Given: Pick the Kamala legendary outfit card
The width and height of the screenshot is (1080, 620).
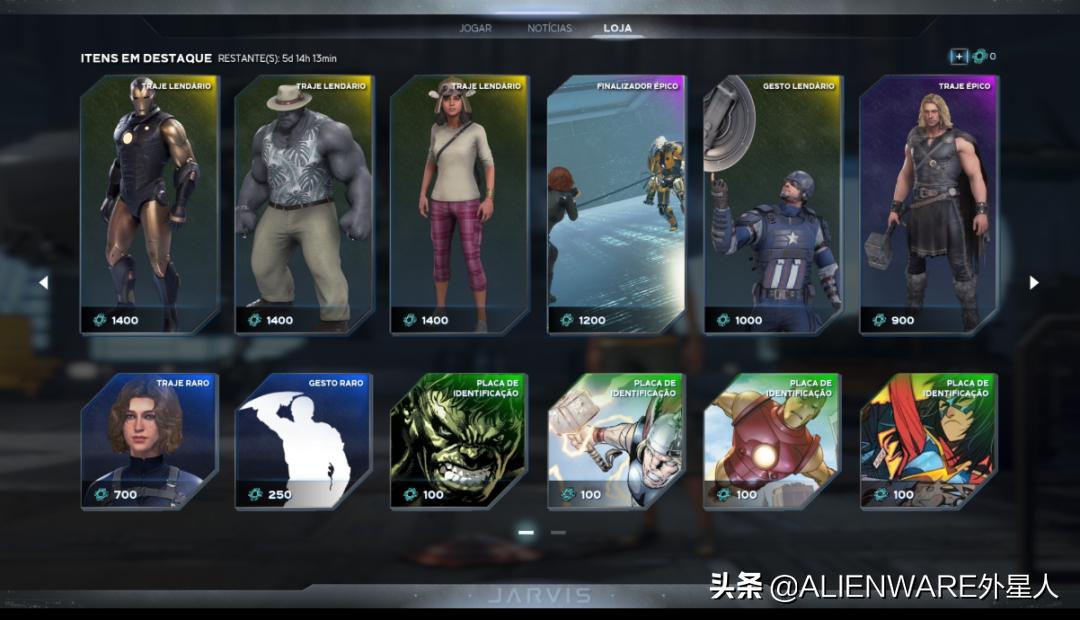Looking at the screenshot, I should point(460,205).
